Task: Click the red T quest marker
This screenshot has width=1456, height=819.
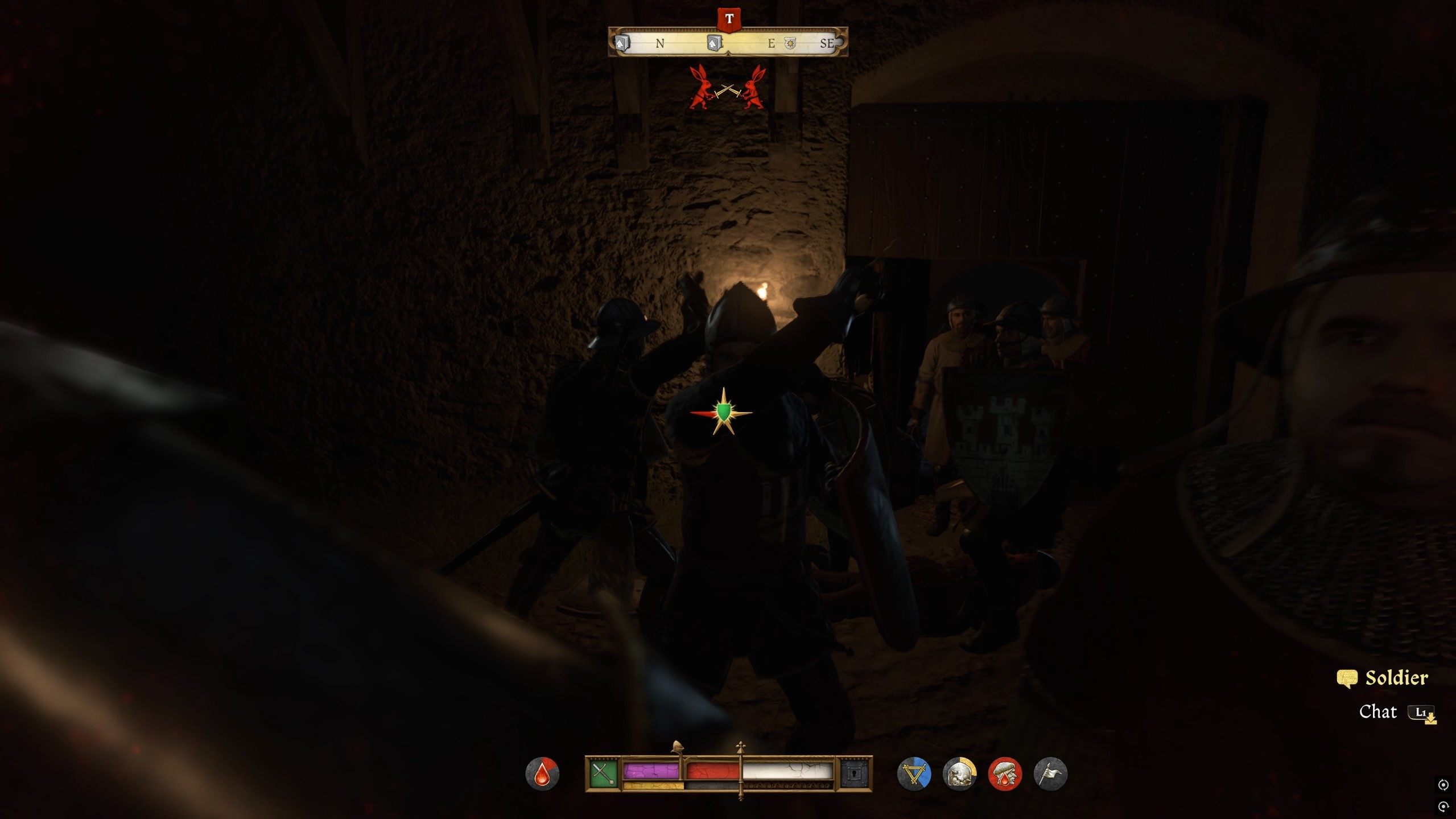Action: point(729,19)
